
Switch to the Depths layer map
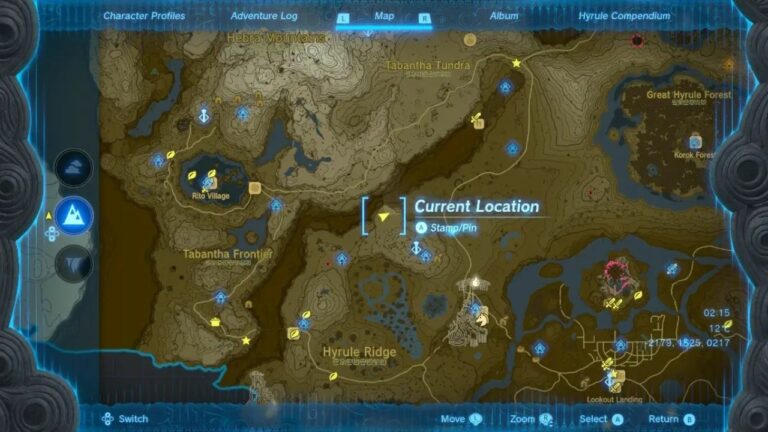click(x=73, y=262)
